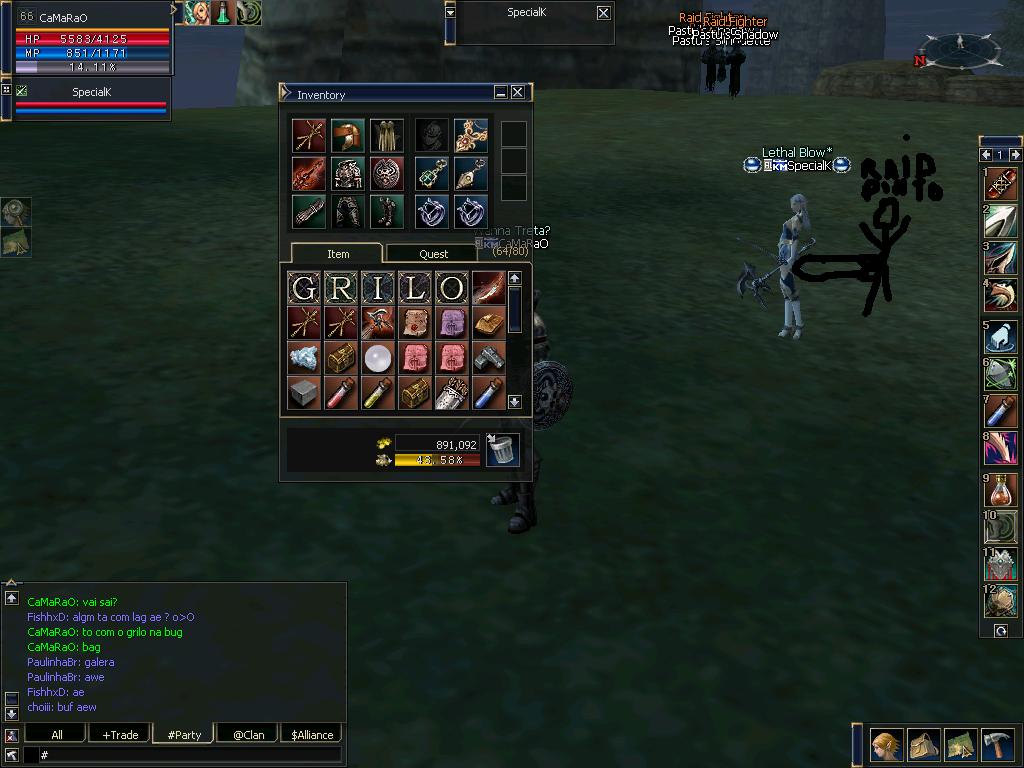Click the trash can to destroy items
The image size is (1024, 768).
click(502, 449)
